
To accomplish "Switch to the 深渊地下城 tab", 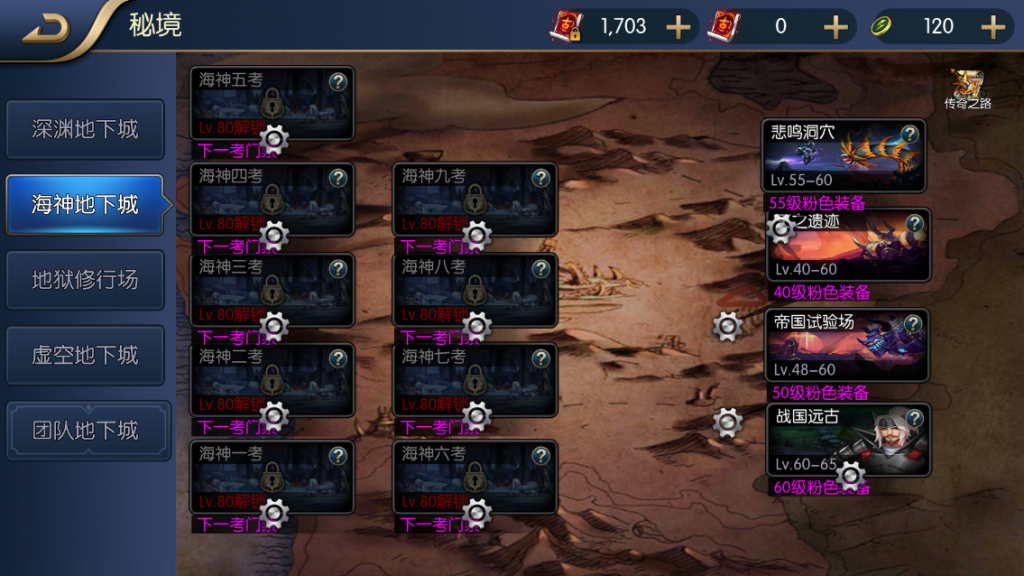I will click(85, 129).
